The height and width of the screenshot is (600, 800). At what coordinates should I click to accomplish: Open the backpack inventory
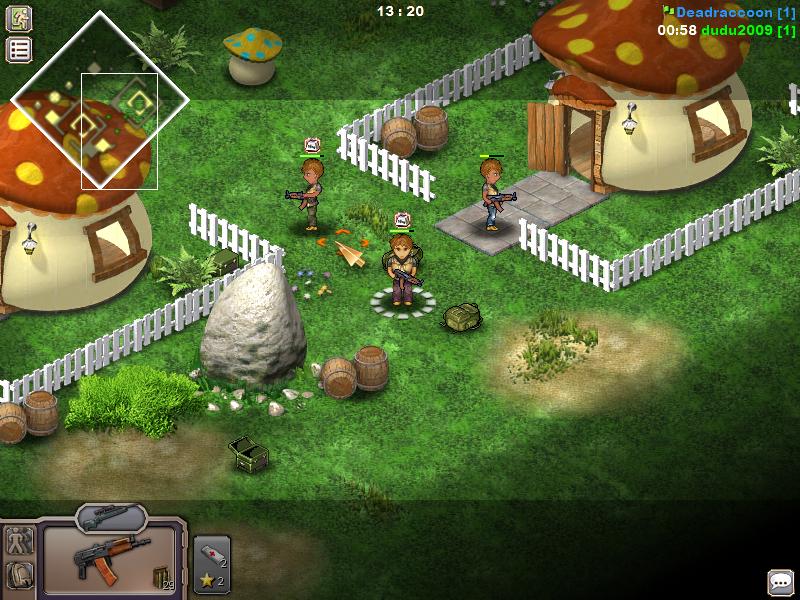(19, 576)
